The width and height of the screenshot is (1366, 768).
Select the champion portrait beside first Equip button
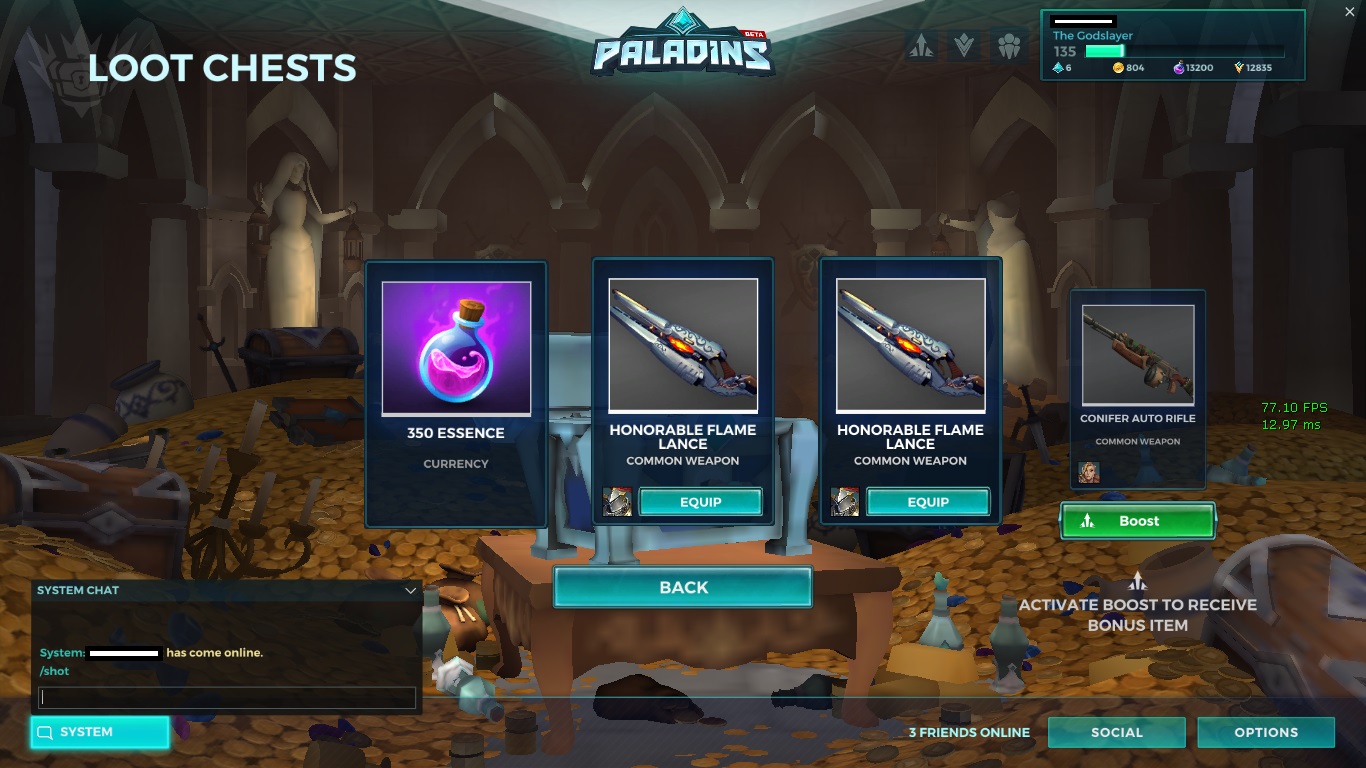(x=618, y=502)
